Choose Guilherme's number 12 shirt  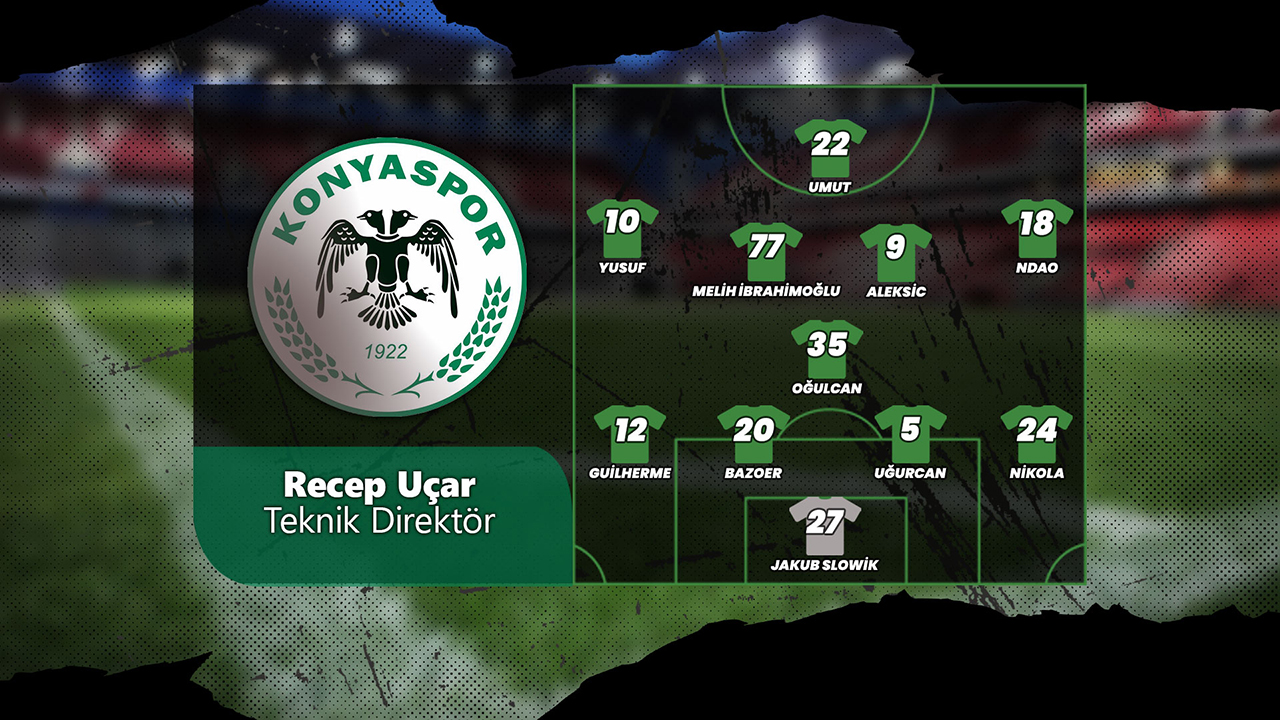pyautogui.click(x=630, y=433)
